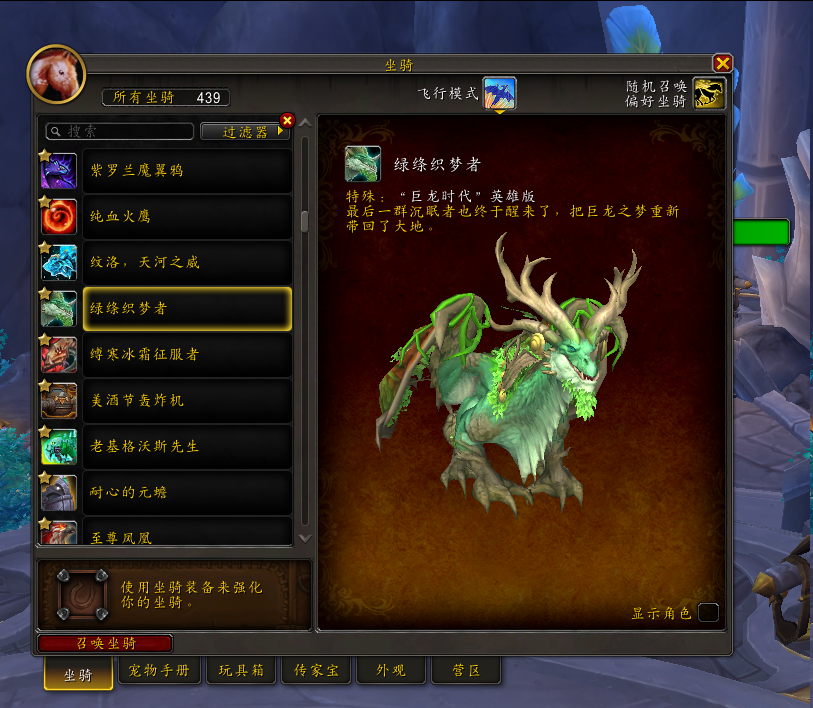Open the 玩具箱 tab

tap(241, 670)
